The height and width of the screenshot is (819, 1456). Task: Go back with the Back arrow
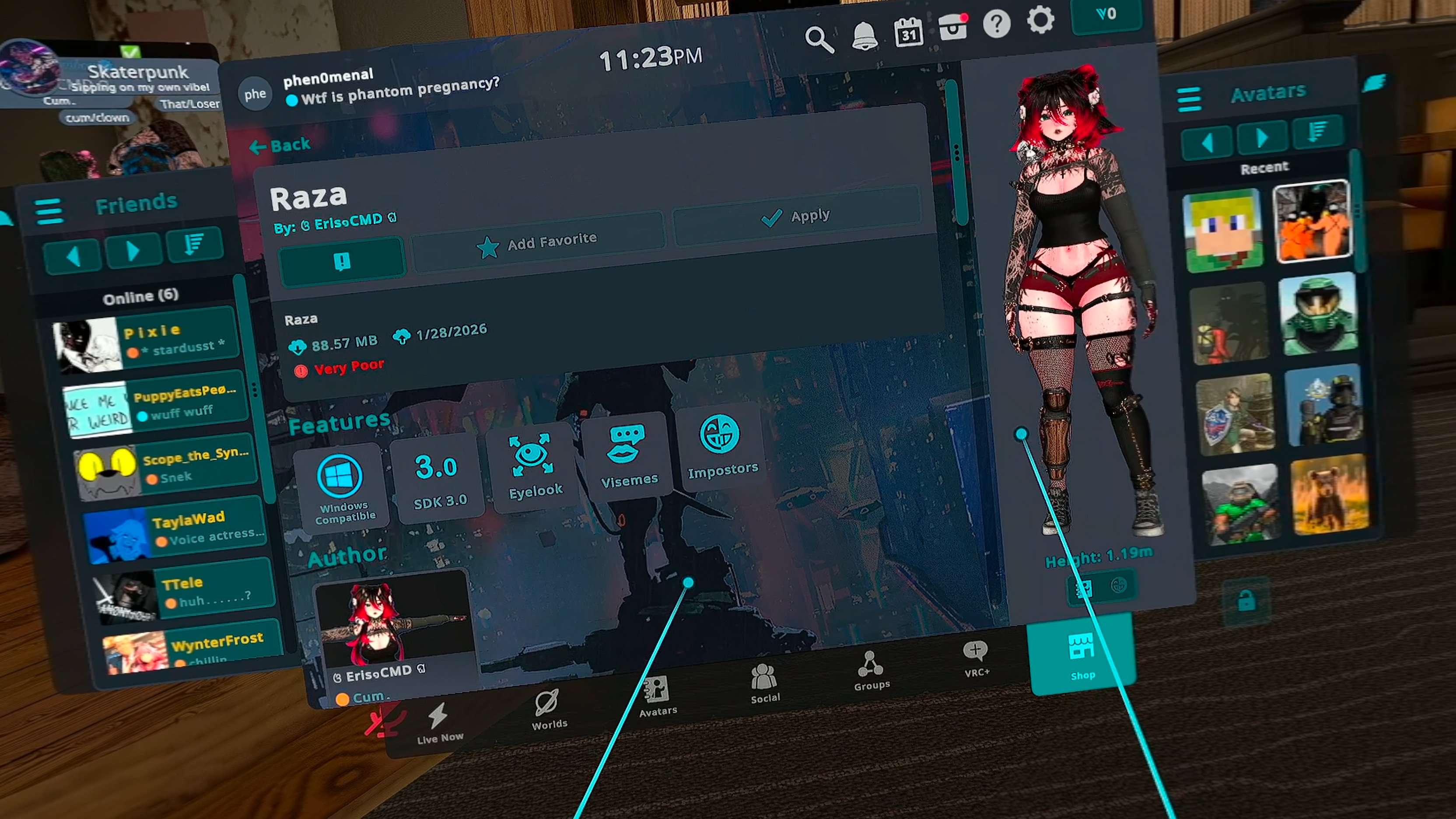tap(280, 146)
